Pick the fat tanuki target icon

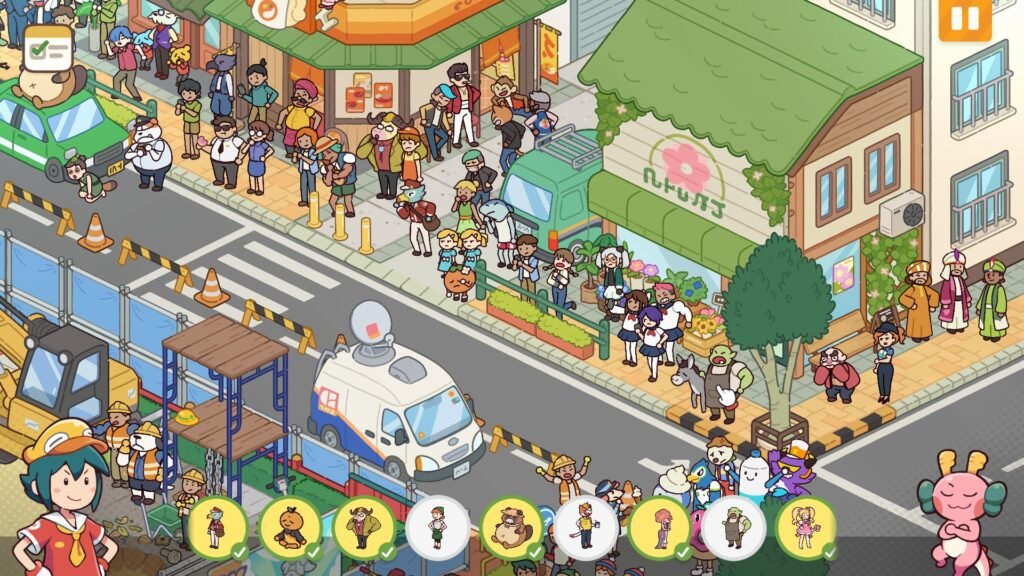(x=511, y=527)
